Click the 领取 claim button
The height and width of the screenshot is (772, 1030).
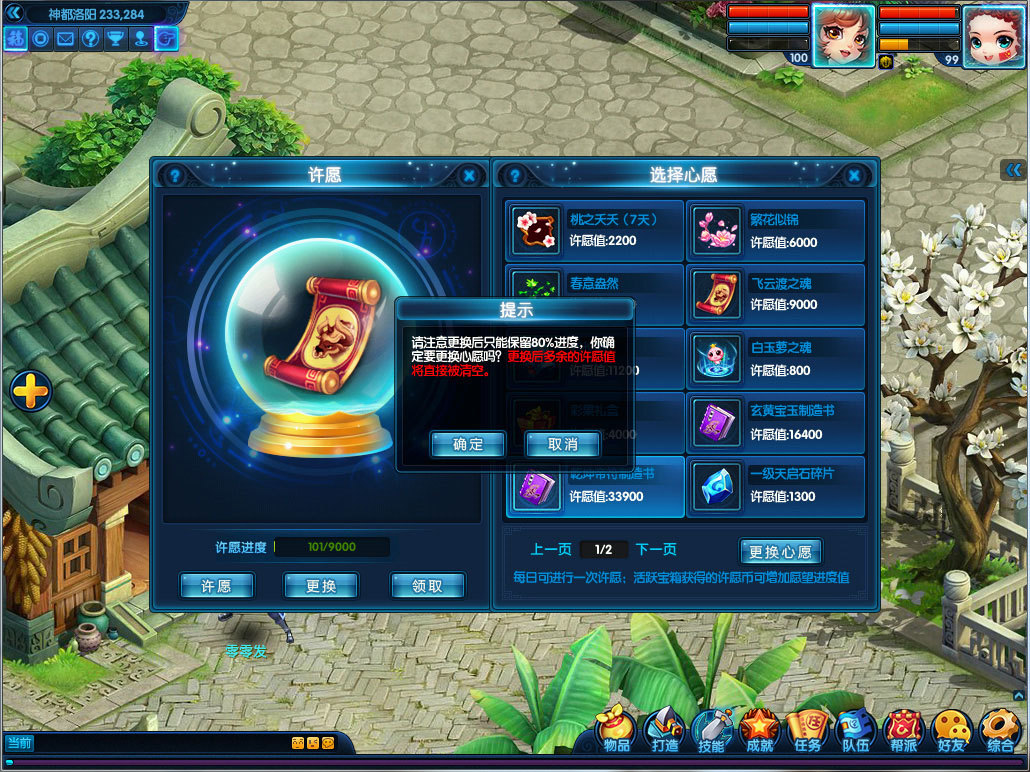coord(427,586)
